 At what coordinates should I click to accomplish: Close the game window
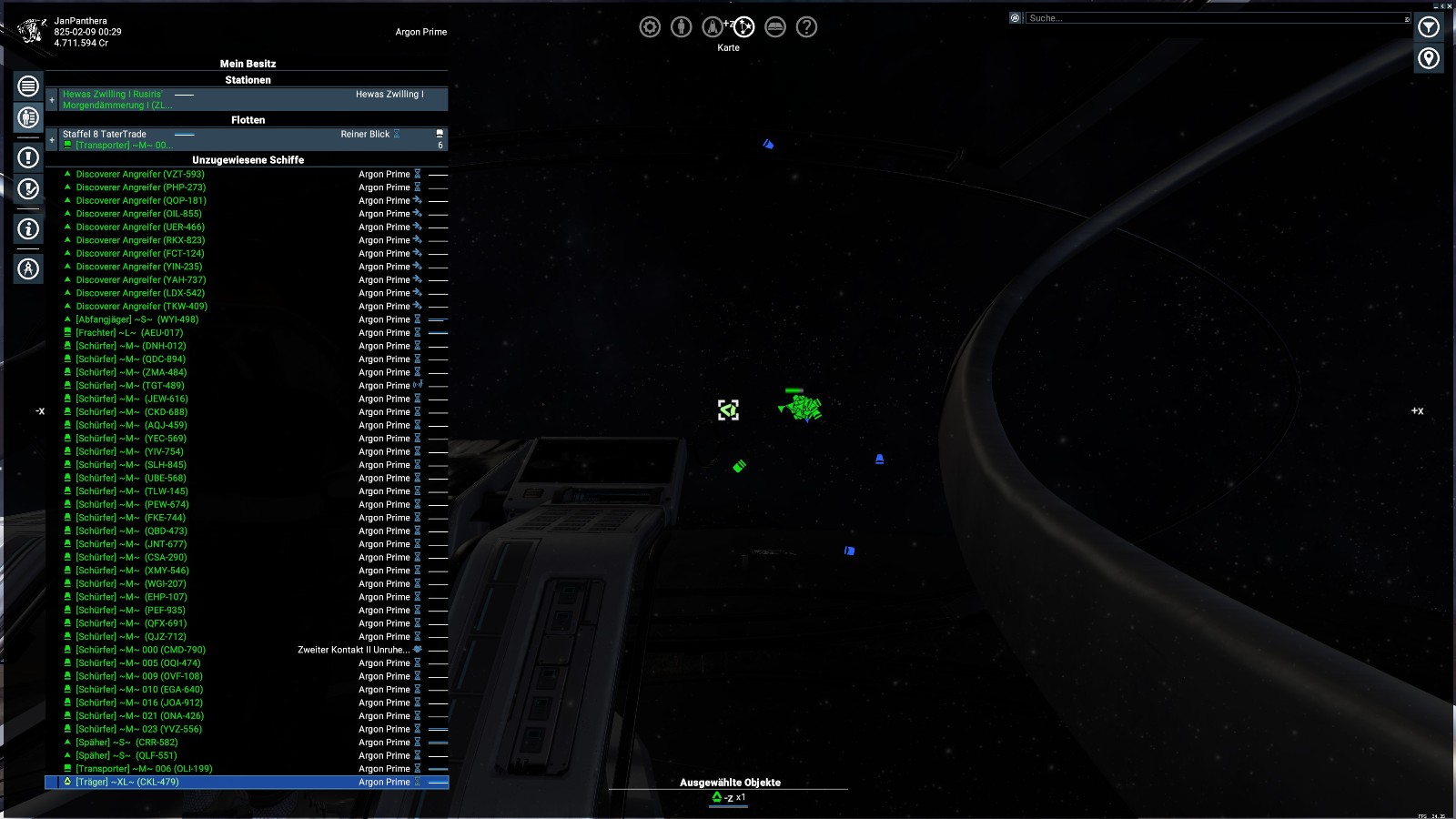tap(1450, 5)
